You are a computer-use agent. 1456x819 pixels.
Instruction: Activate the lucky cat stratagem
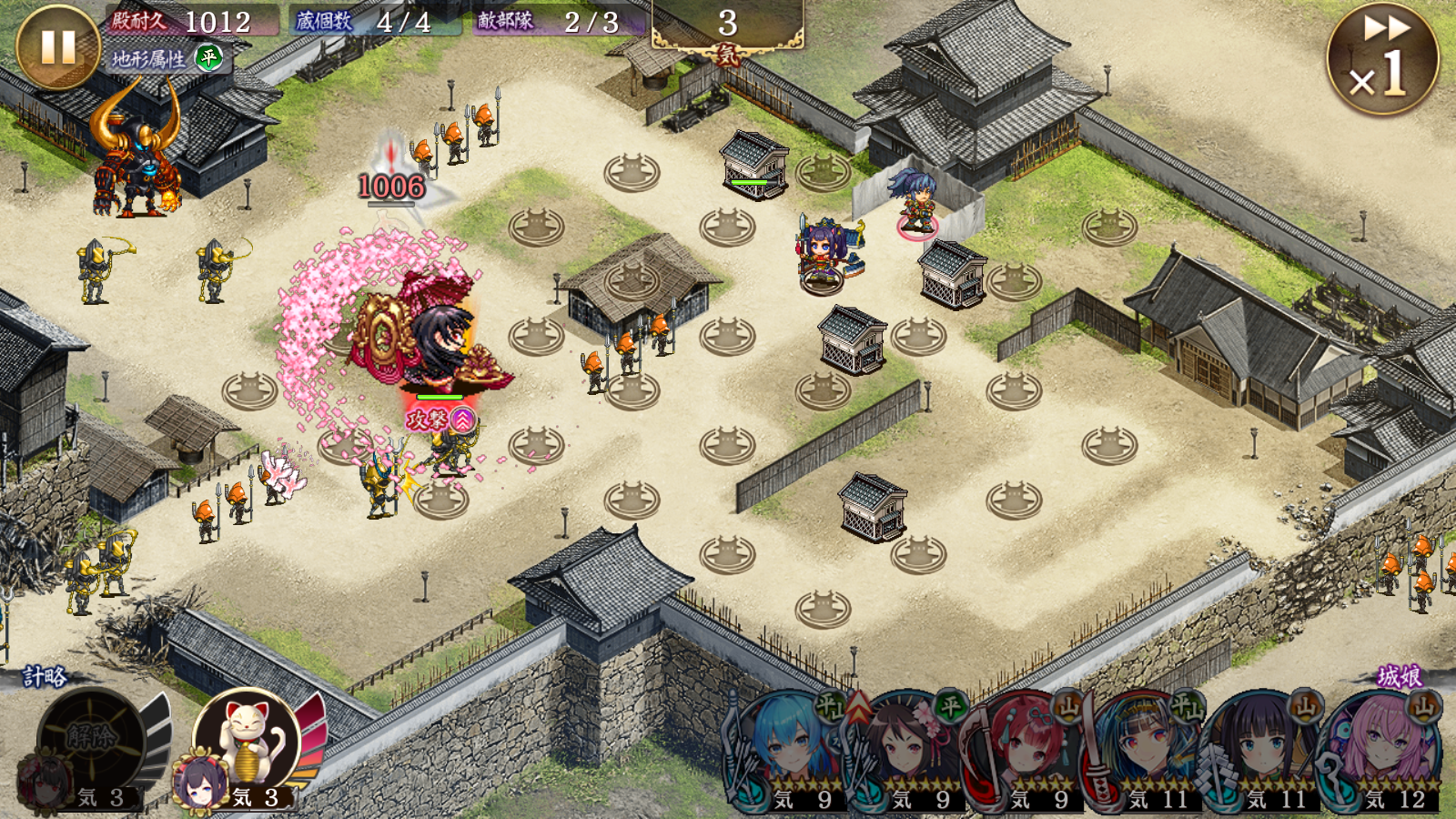[248, 739]
